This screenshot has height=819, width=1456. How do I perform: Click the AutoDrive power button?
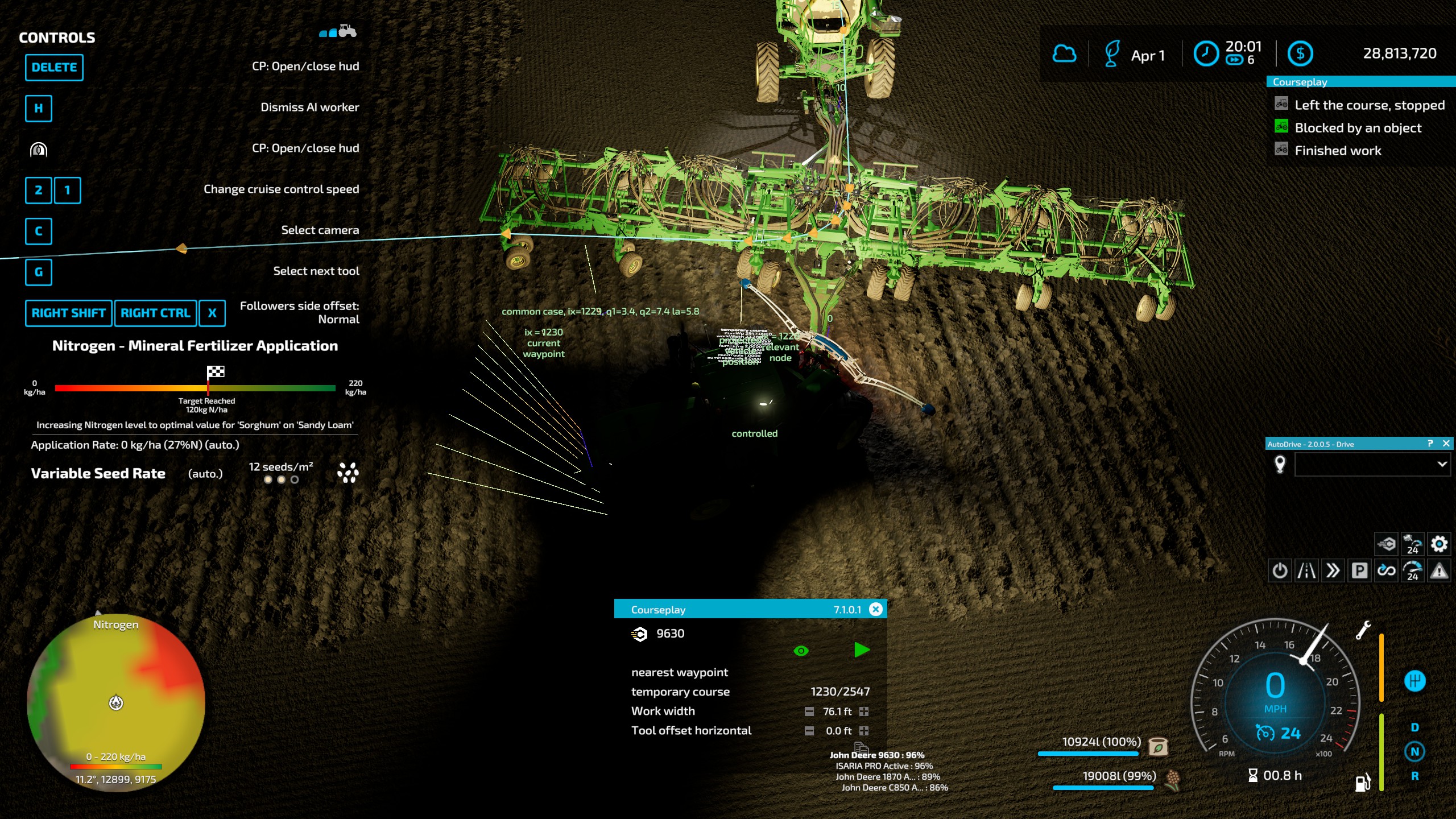1280,570
